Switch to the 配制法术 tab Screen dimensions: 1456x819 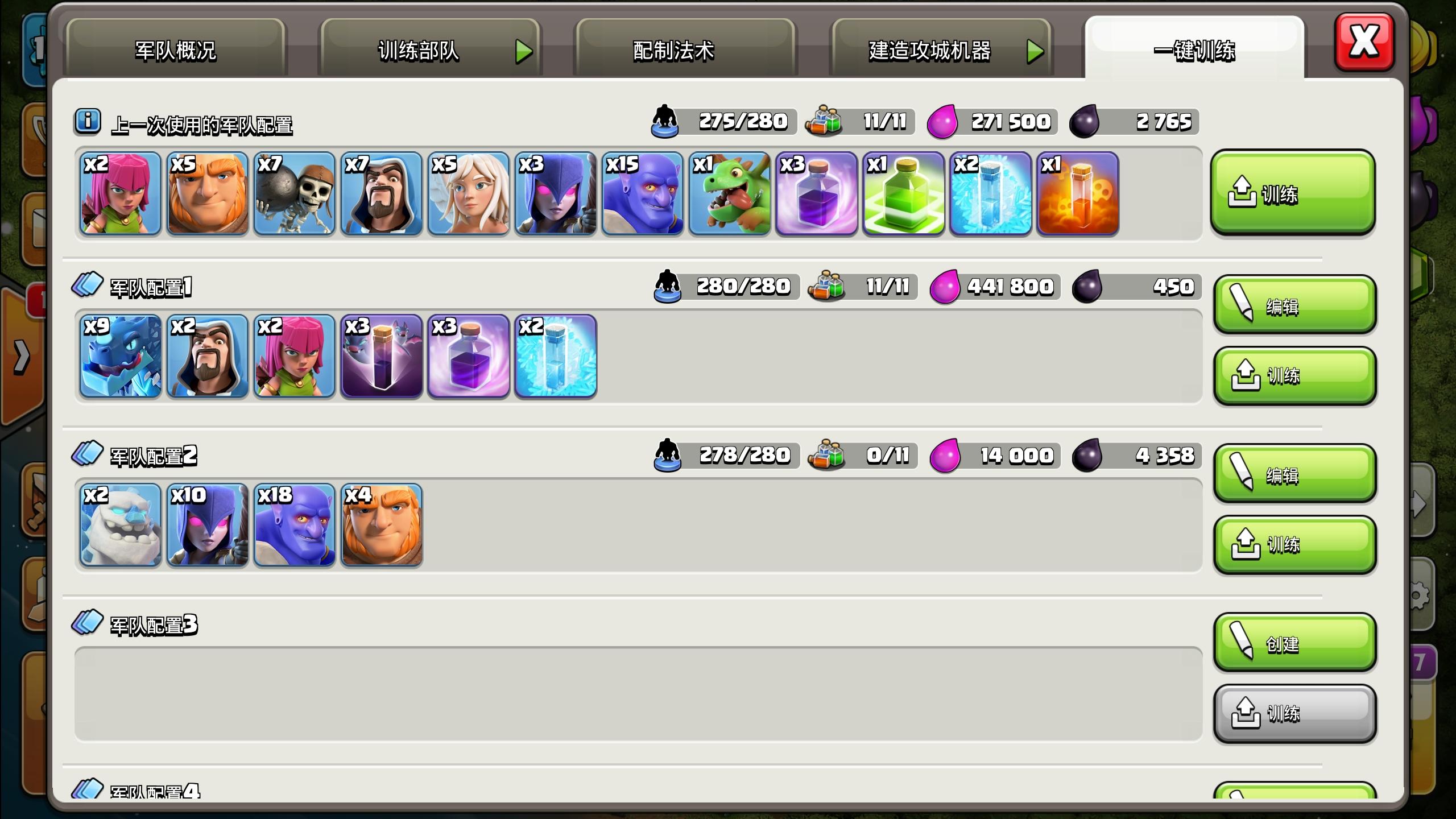674,50
